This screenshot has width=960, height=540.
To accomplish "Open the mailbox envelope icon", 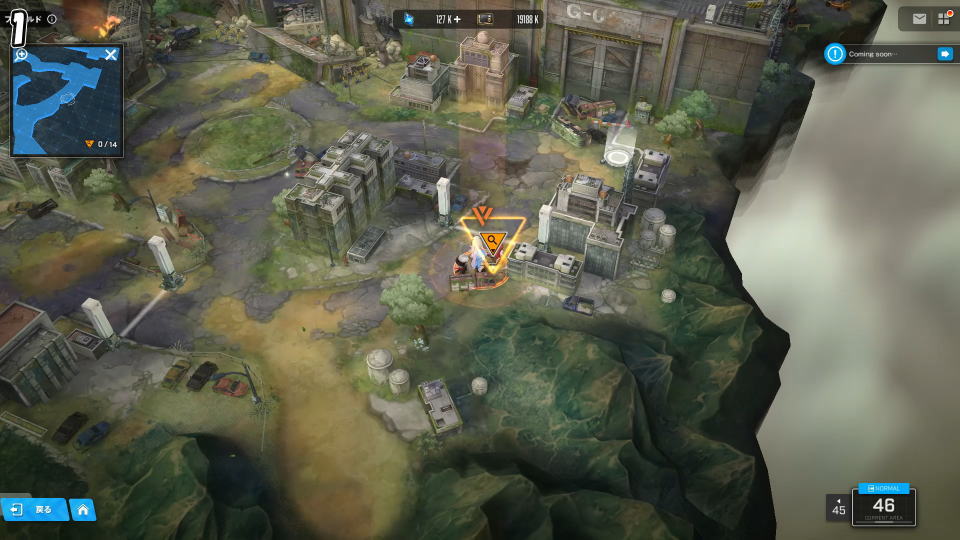I will click(x=919, y=18).
